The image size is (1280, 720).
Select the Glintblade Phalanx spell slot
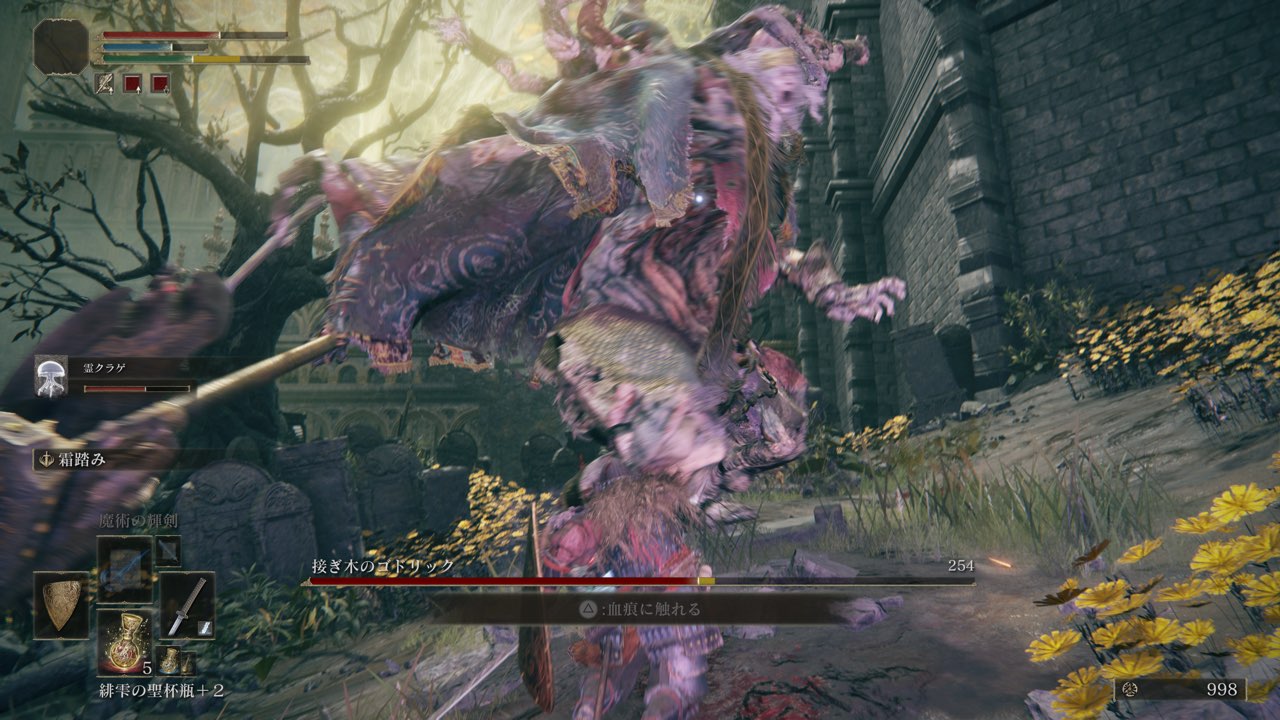125,568
